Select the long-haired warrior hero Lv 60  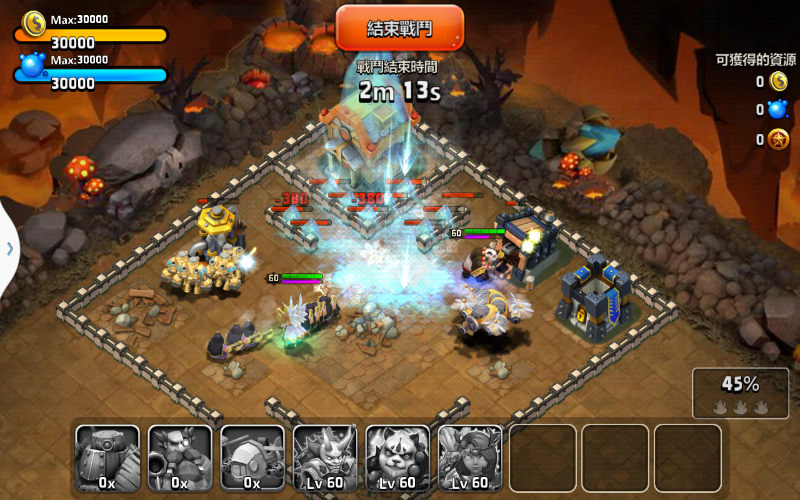pyautogui.click(x=470, y=458)
